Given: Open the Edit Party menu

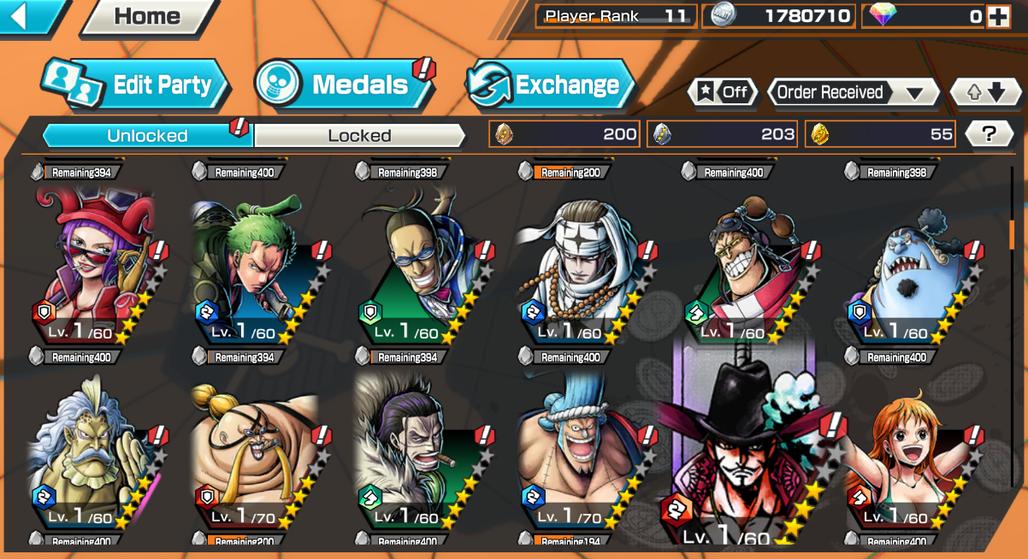Looking at the screenshot, I should pos(137,85).
